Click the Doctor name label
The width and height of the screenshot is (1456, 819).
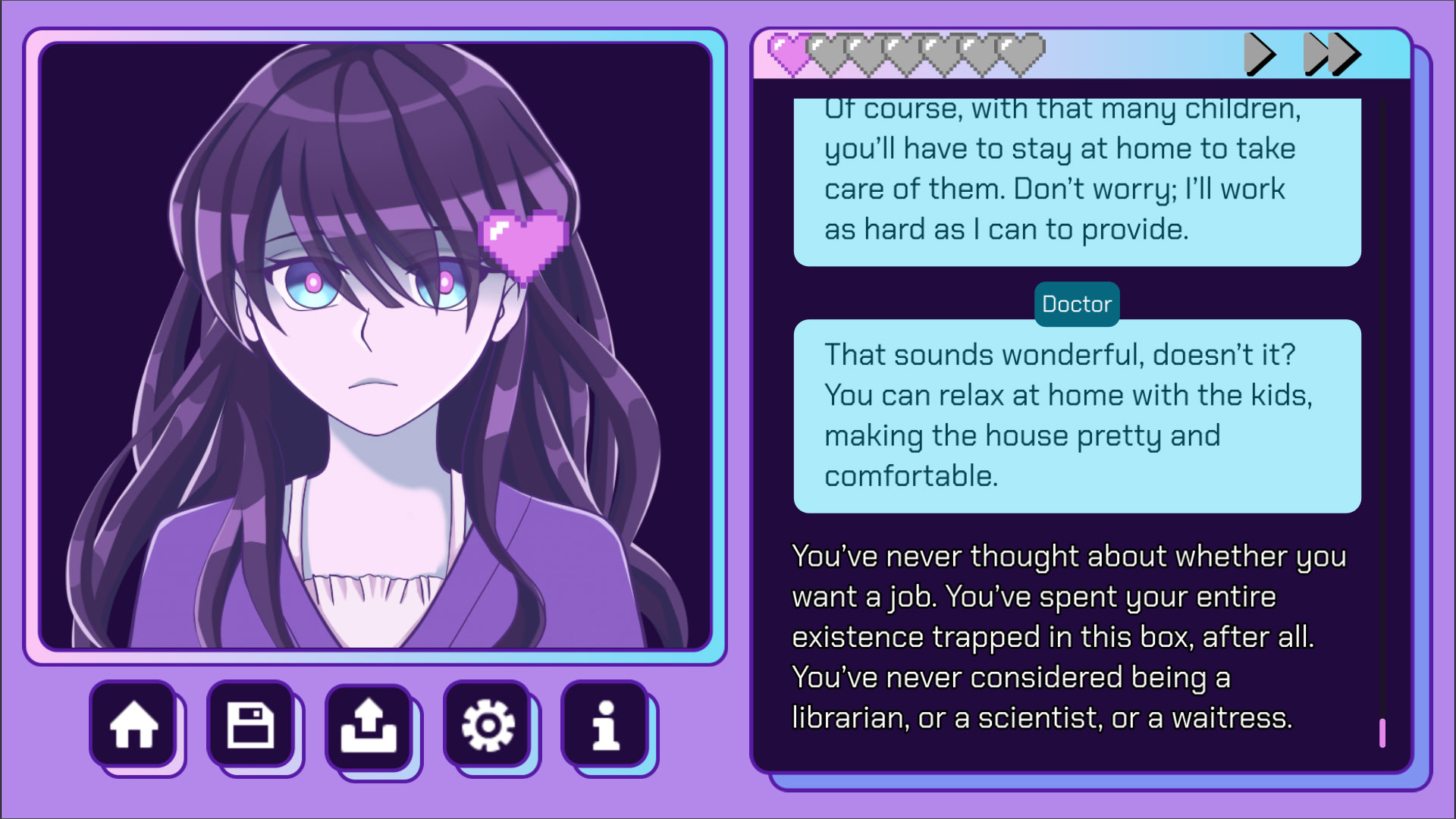(x=1076, y=304)
